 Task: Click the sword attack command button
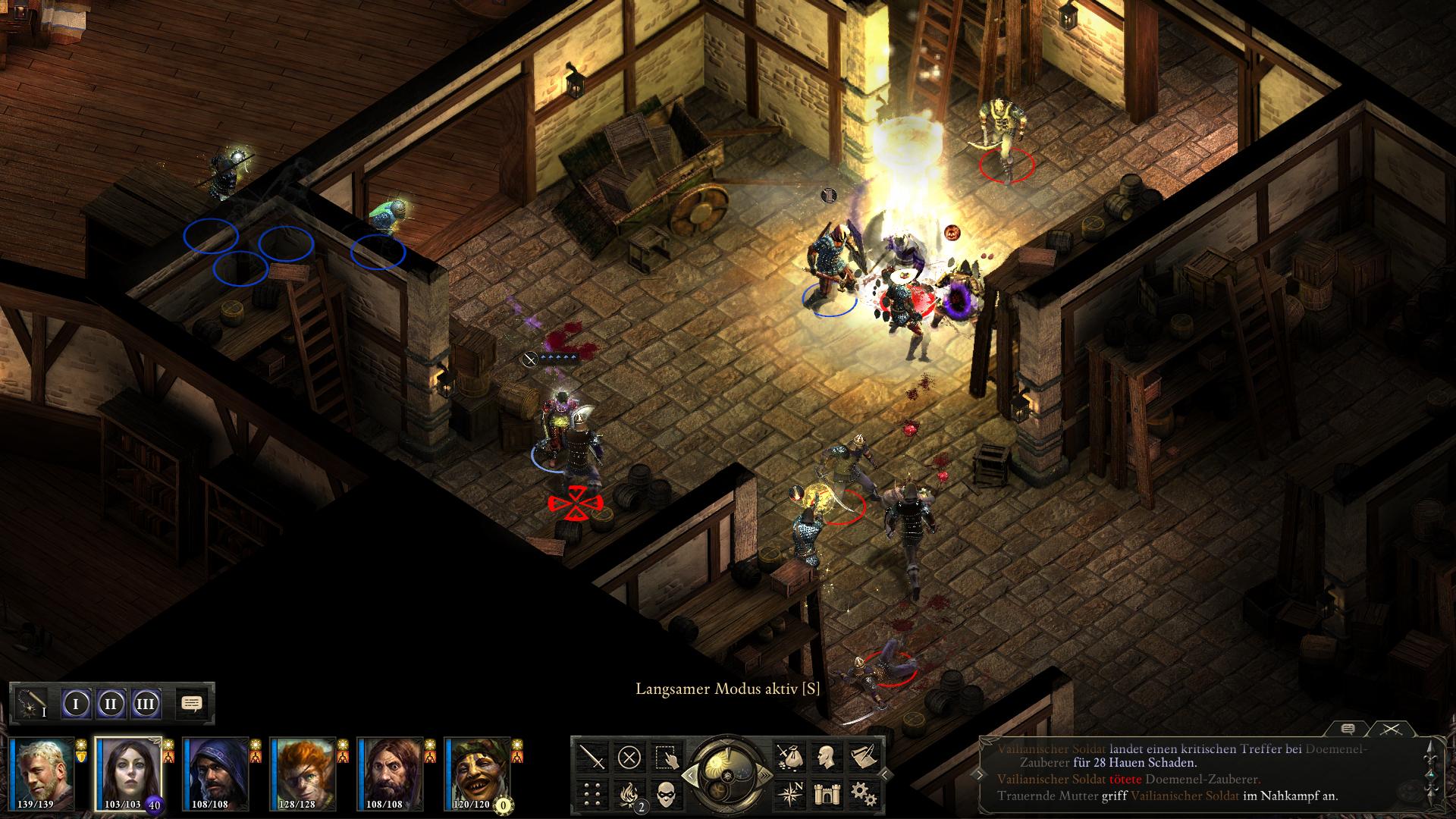tap(592, 757)
